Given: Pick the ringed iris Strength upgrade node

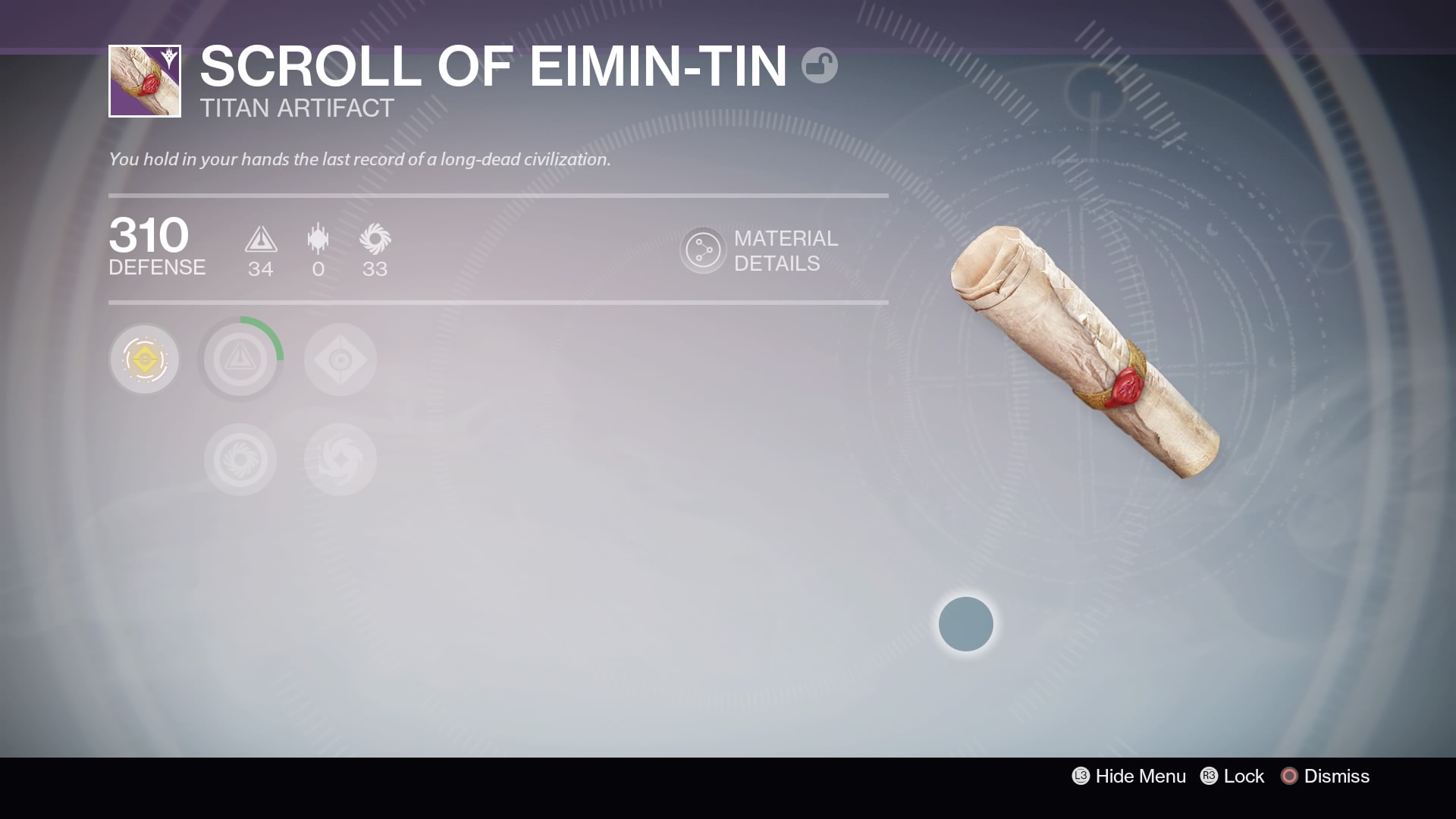Looking at the screenshot, I should 240,460.
